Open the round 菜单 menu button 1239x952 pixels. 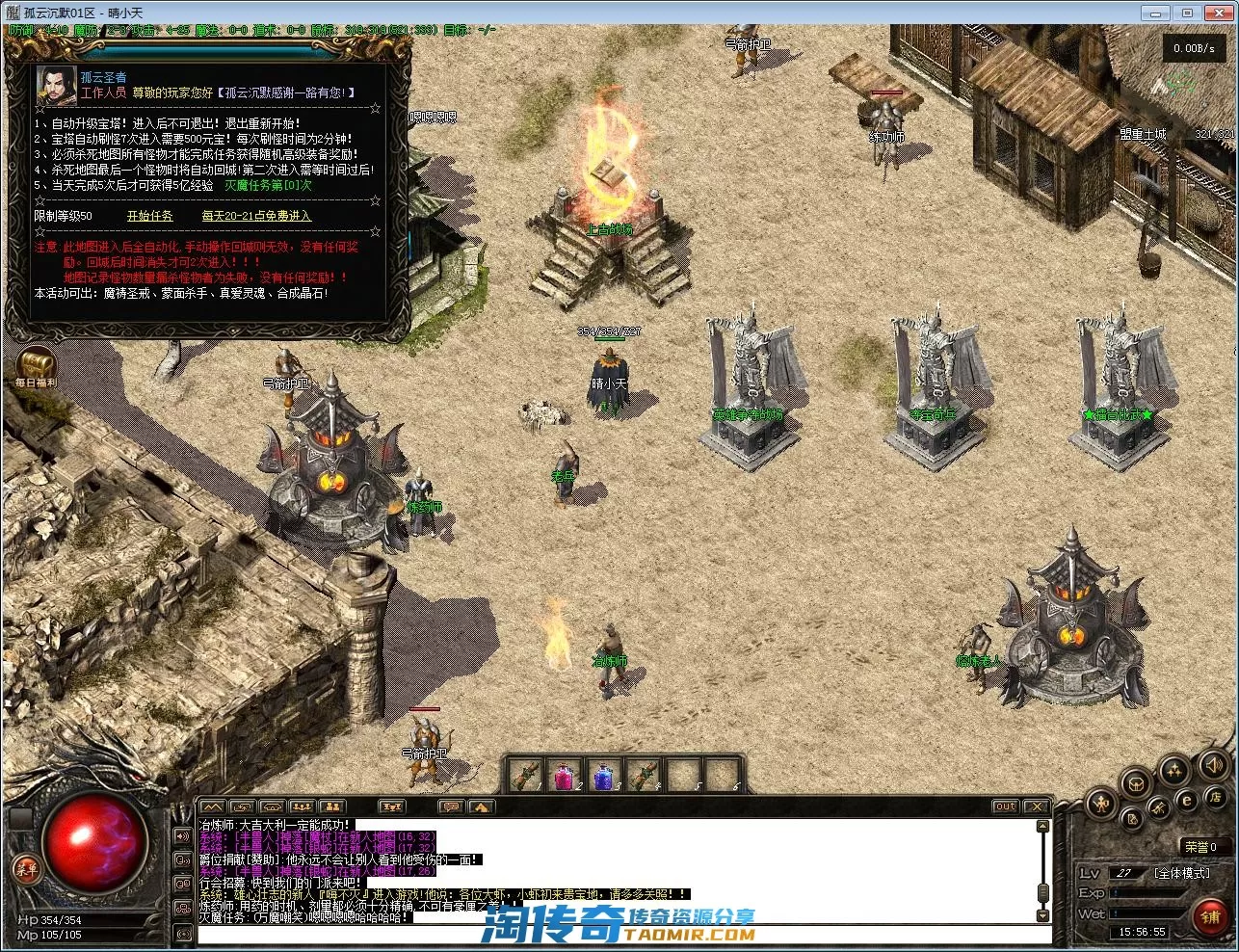26,869
